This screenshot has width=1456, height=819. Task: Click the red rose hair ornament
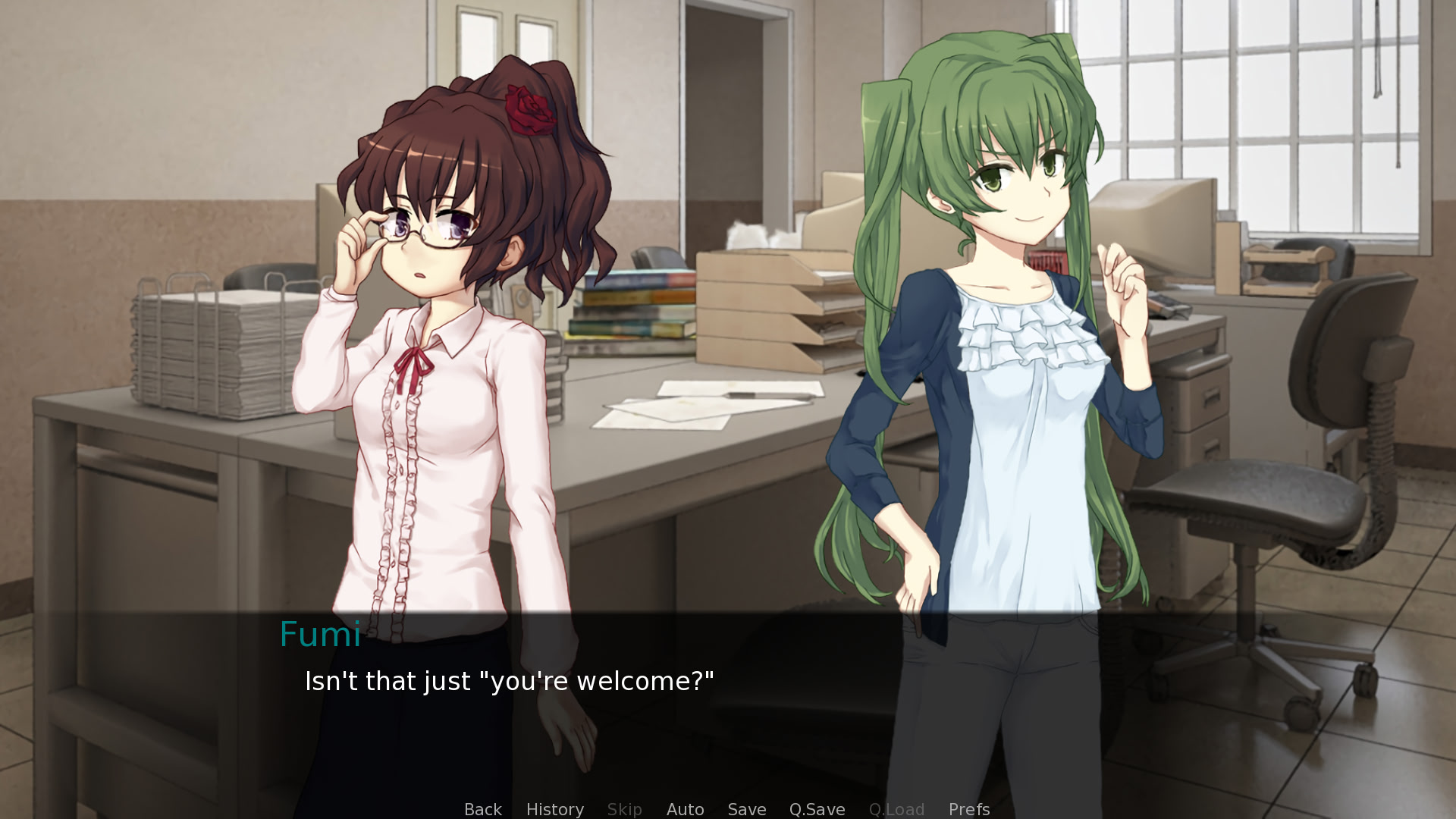(531, 110)
